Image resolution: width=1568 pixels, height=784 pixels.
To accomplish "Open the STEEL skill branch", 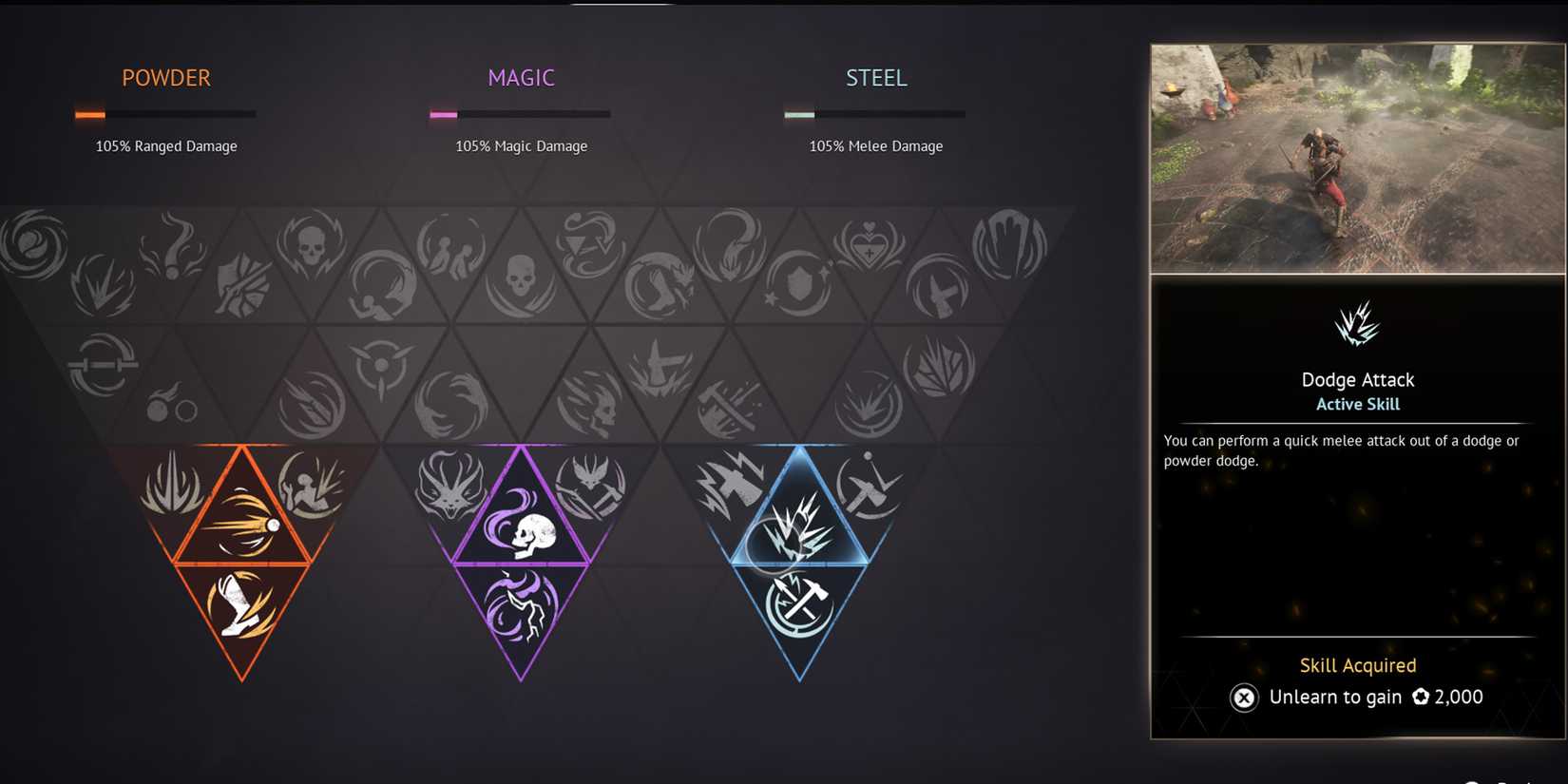I will [x=875, y=78].
